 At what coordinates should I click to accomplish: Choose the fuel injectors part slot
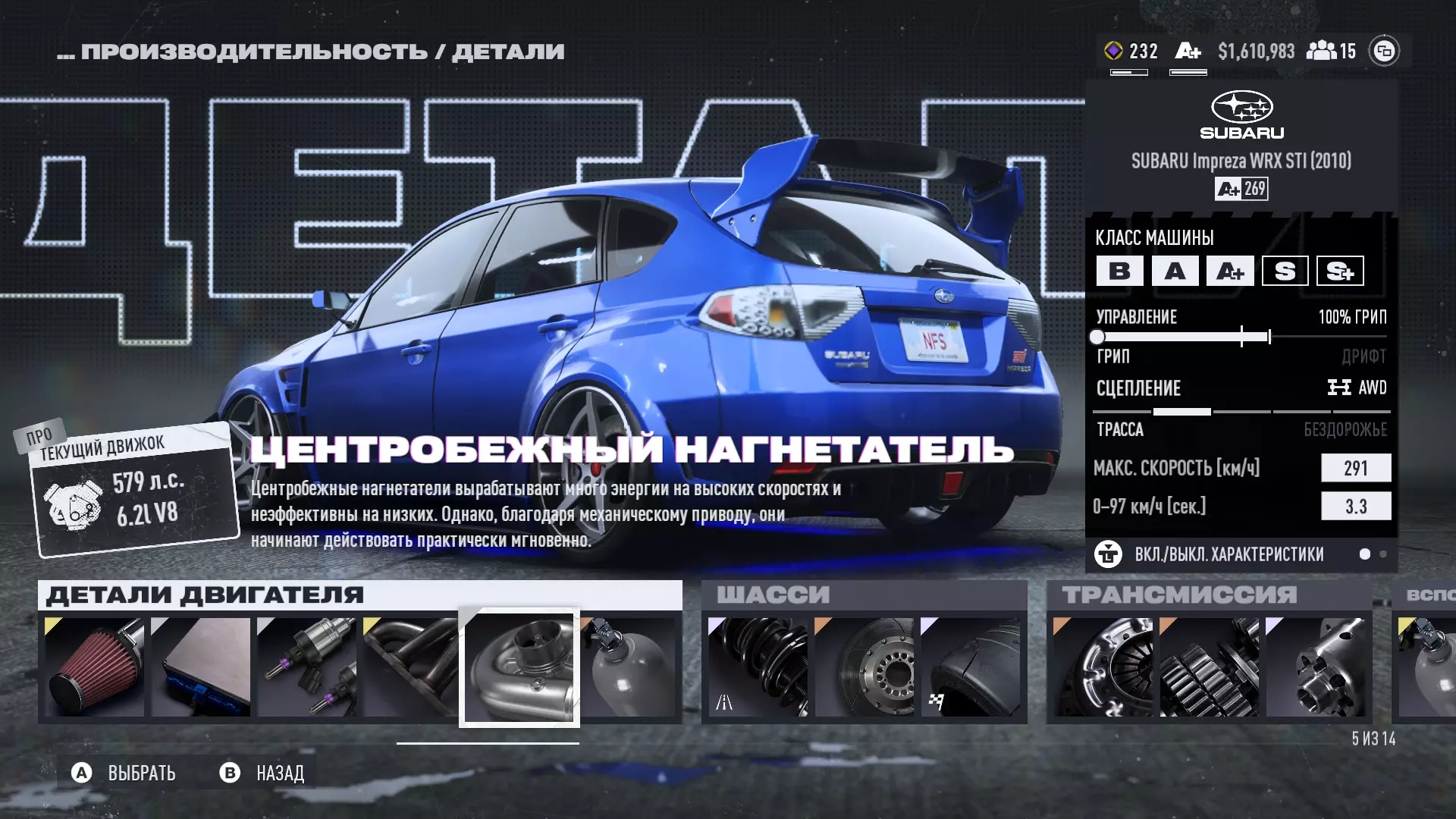[x=306, y=667]
